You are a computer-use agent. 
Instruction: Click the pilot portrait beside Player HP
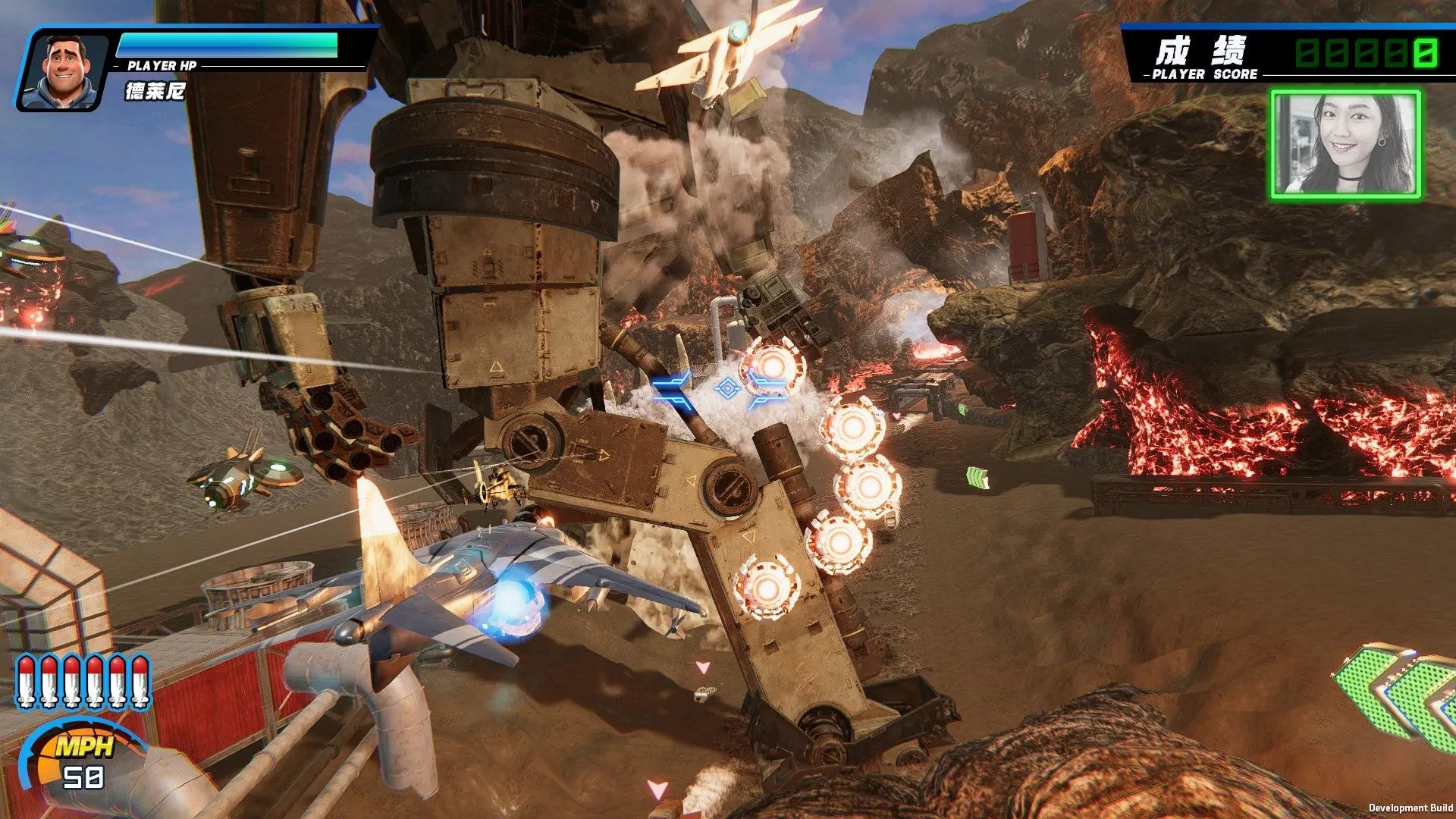(64, 71)
